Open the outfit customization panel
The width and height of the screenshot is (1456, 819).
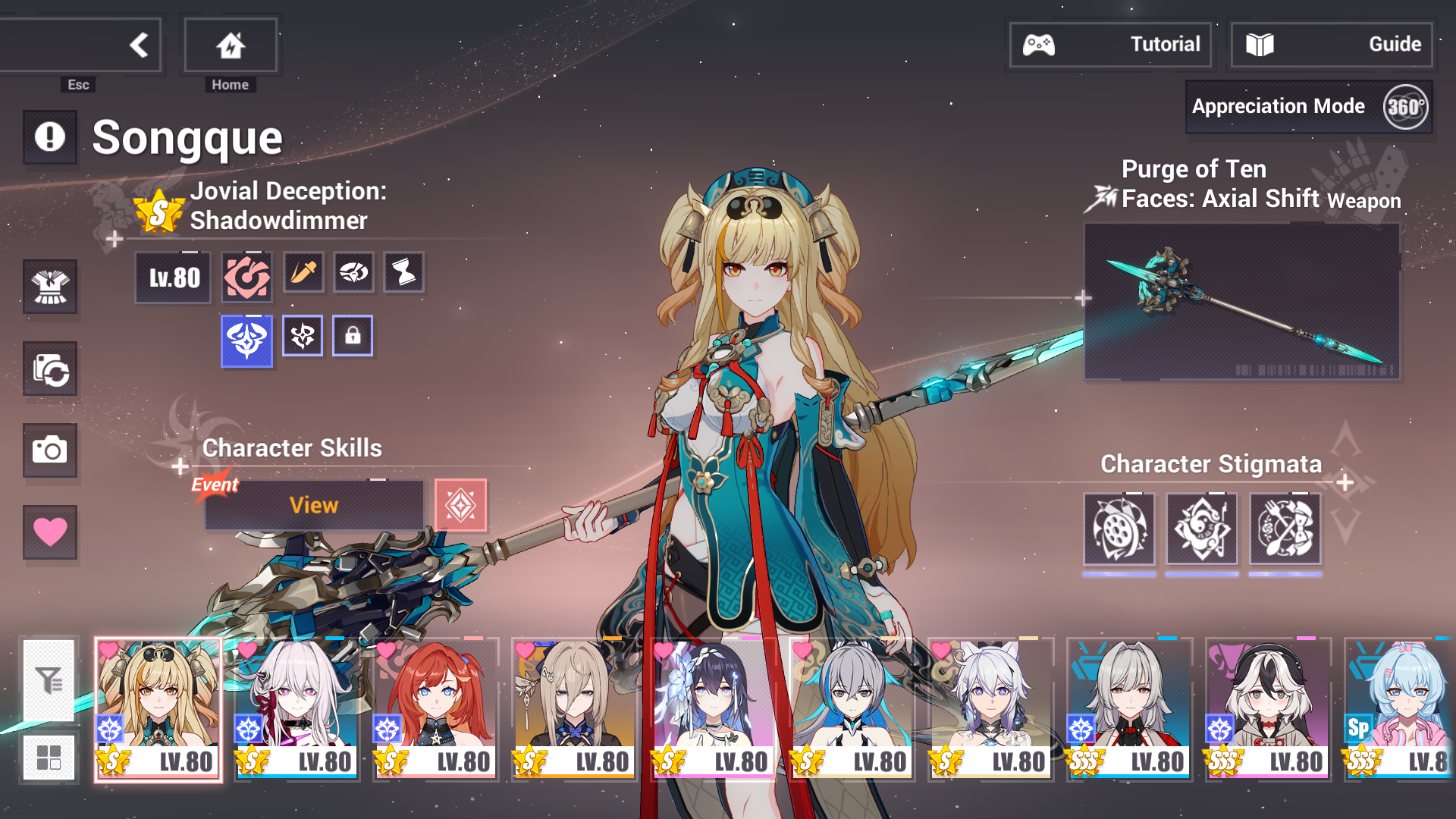(x=50, y=288)
